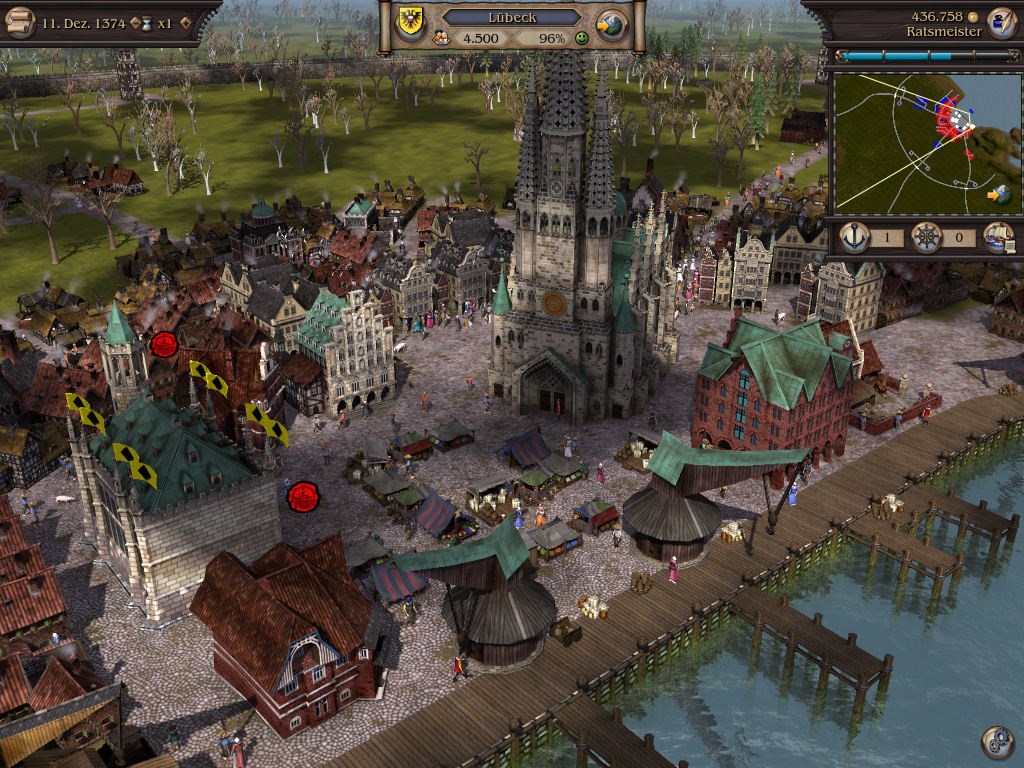Open the gear options menu
The height and width of the screenshot is (768, 1024).
pyautogui.click(x=996, y=741)
